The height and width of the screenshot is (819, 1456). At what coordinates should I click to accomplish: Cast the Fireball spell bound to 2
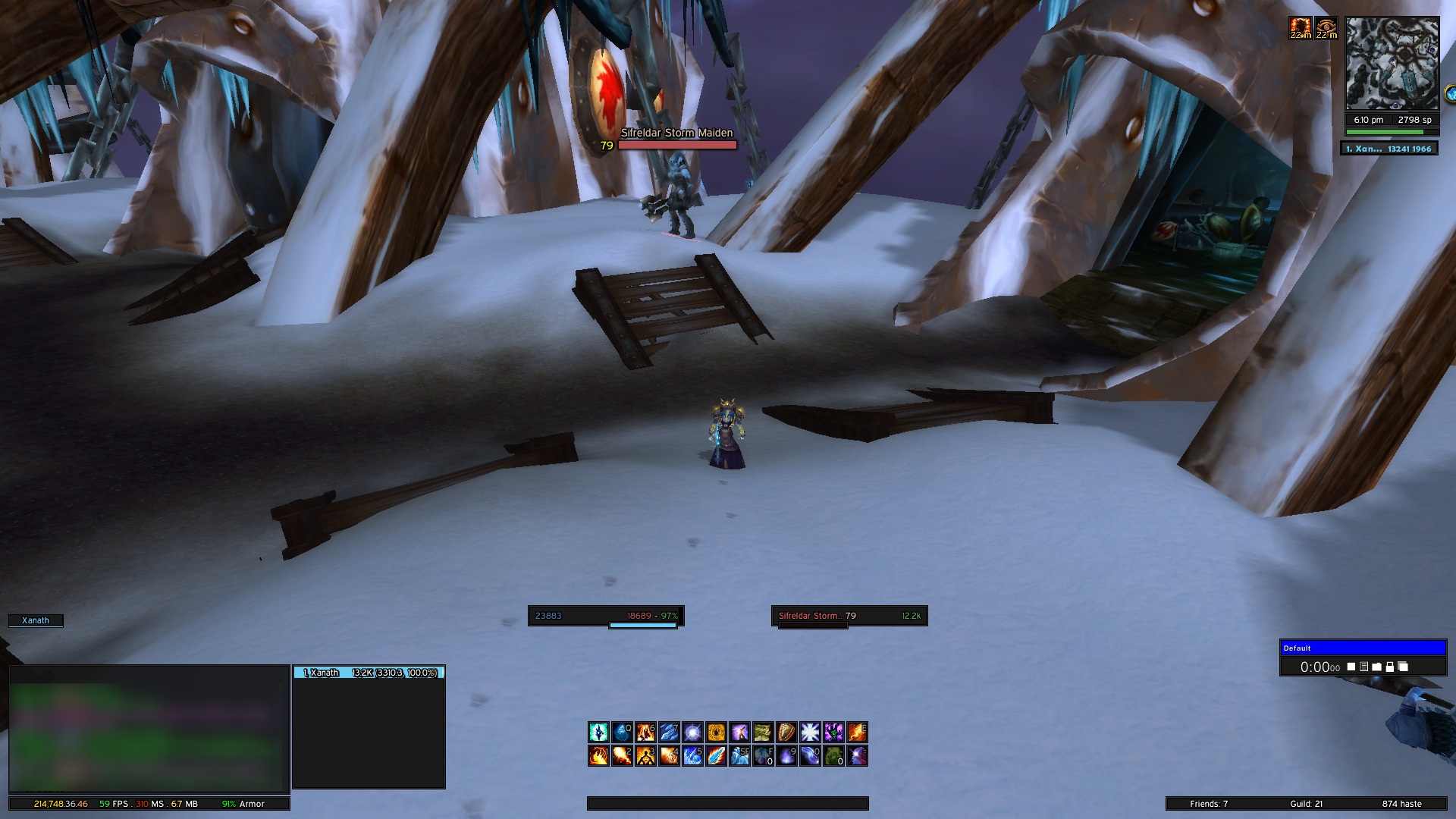622,756
